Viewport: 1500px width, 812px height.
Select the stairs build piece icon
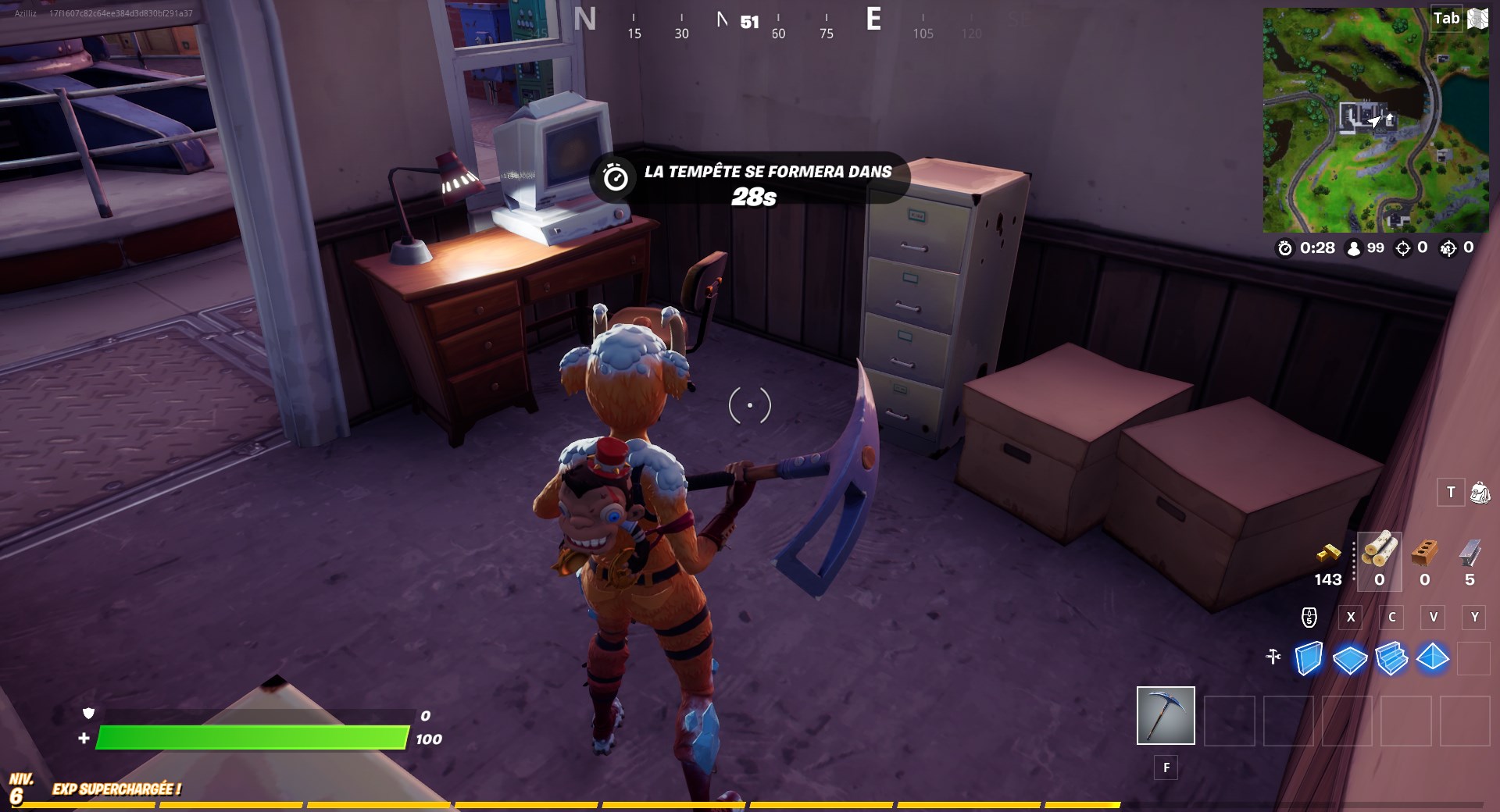click(x=1392, y=658)
